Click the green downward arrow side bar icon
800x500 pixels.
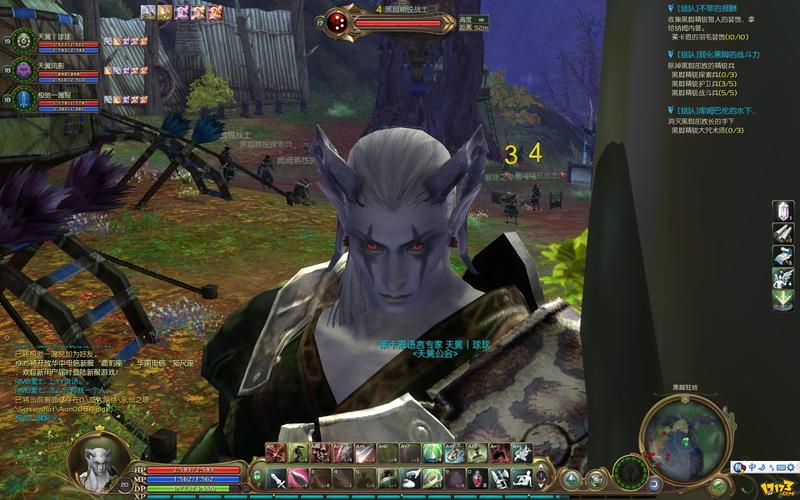pos(783,297)
